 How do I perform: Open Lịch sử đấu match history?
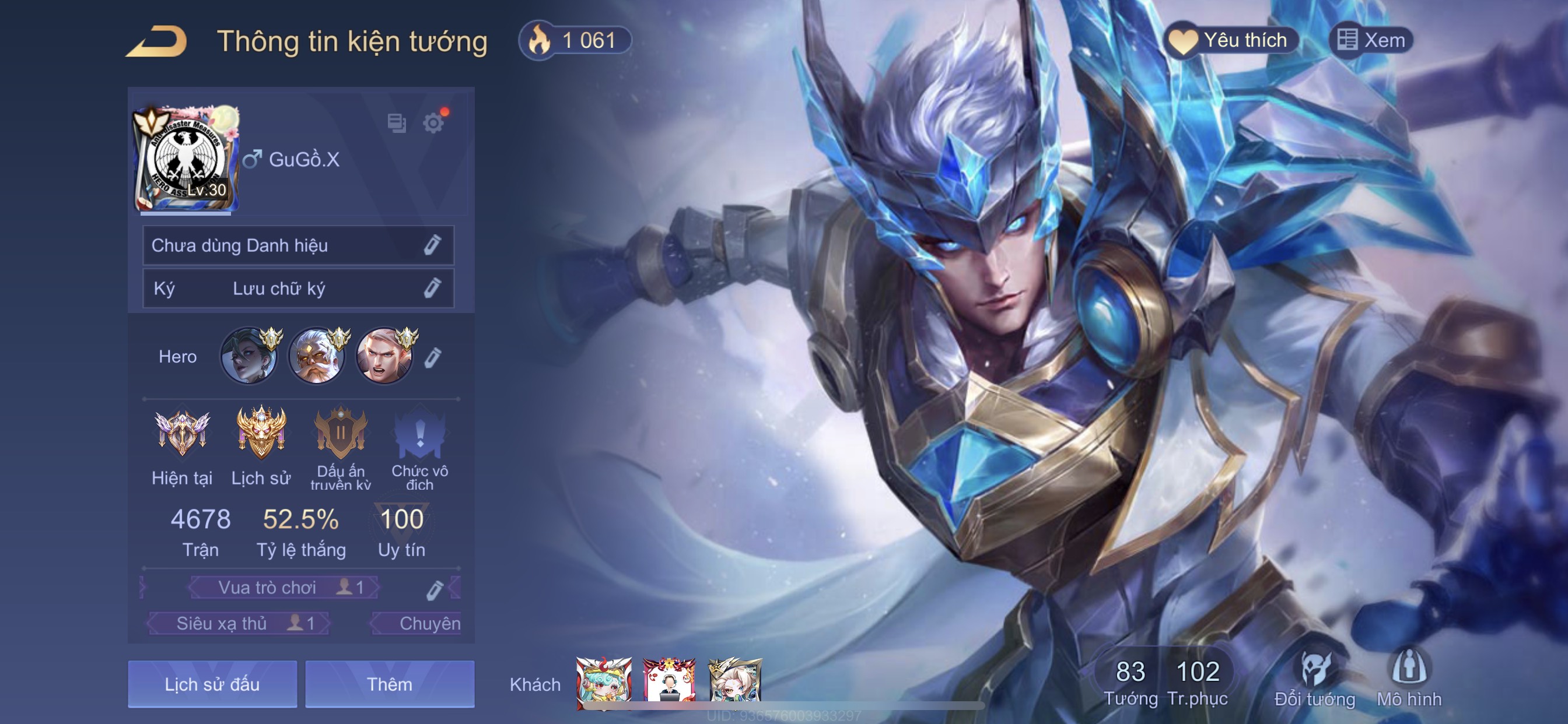point(212,684)
